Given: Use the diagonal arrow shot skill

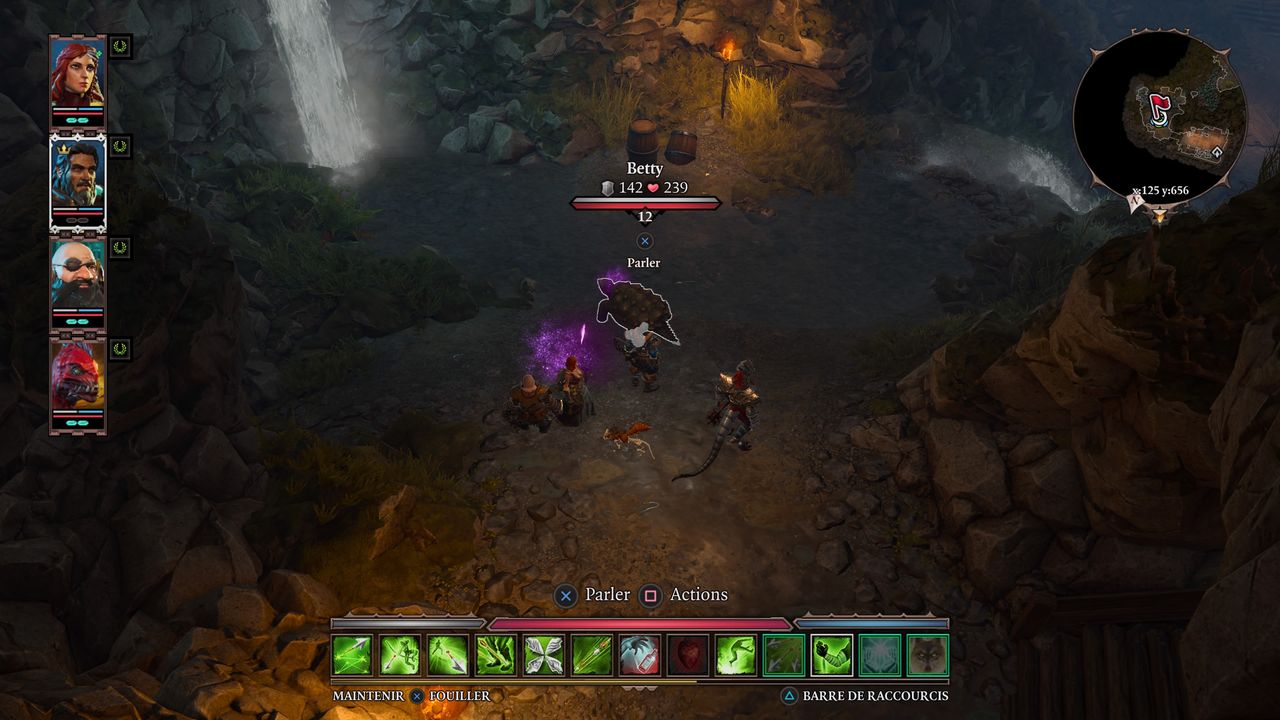Looking at the screenshot, I should tap(592, 655).
